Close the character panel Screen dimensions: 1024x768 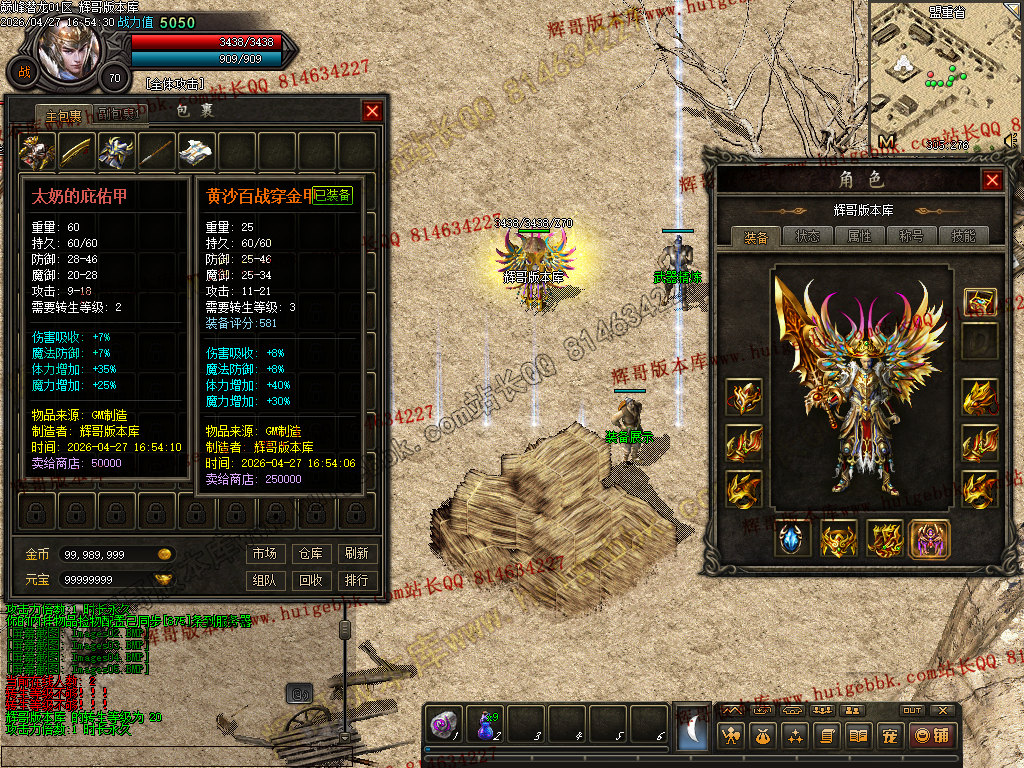[x=992, y=180]
